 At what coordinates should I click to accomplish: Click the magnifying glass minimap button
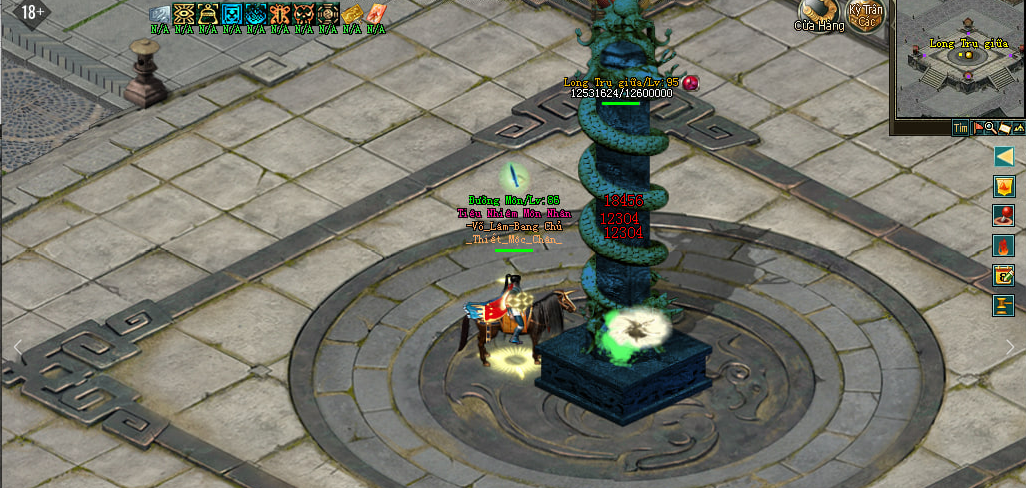click(x=990, y=128)
